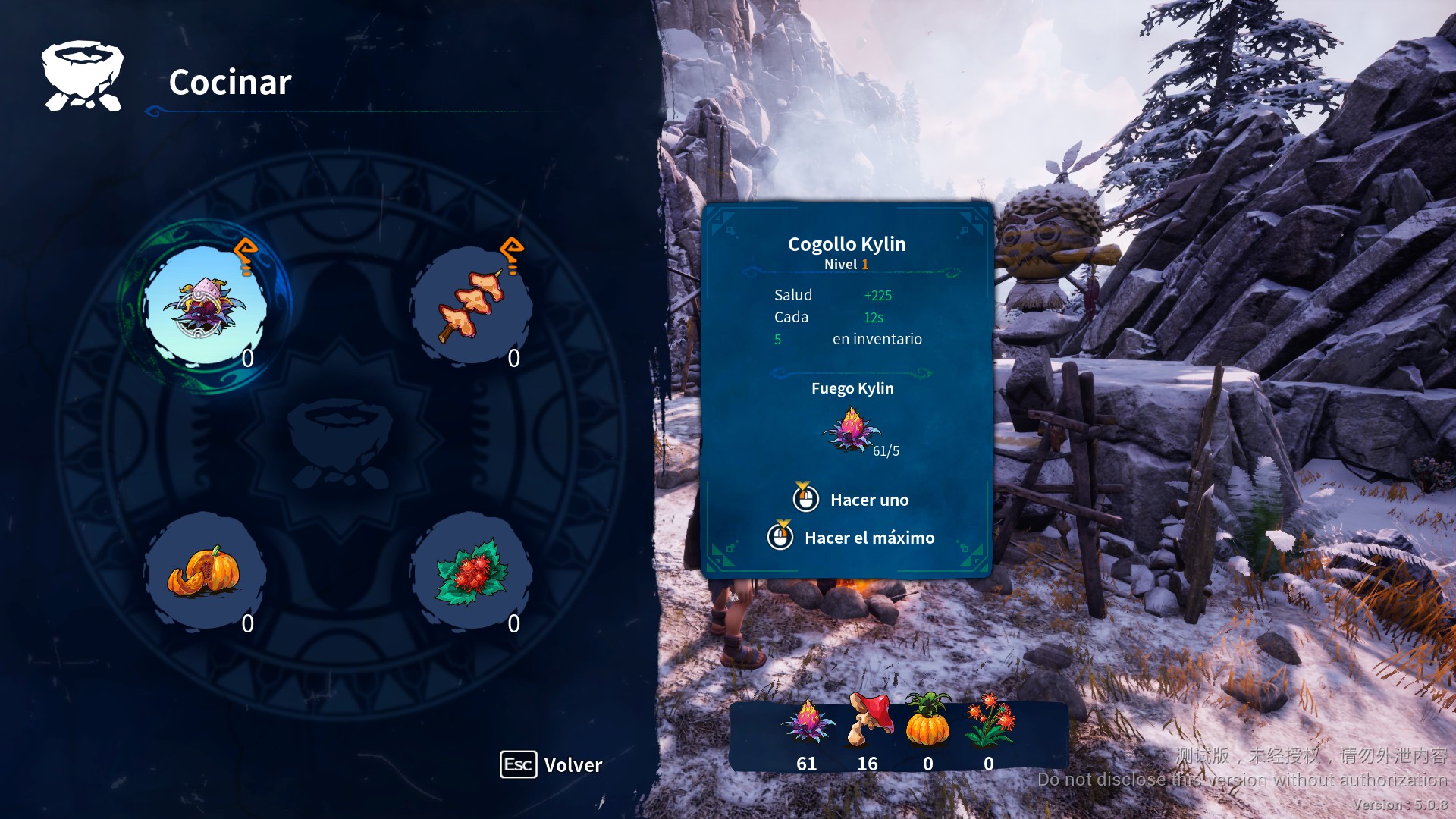Screen dimensions: 1456x819
Task: Choose the mushroom skewer recipe
Action: [471, 306]
